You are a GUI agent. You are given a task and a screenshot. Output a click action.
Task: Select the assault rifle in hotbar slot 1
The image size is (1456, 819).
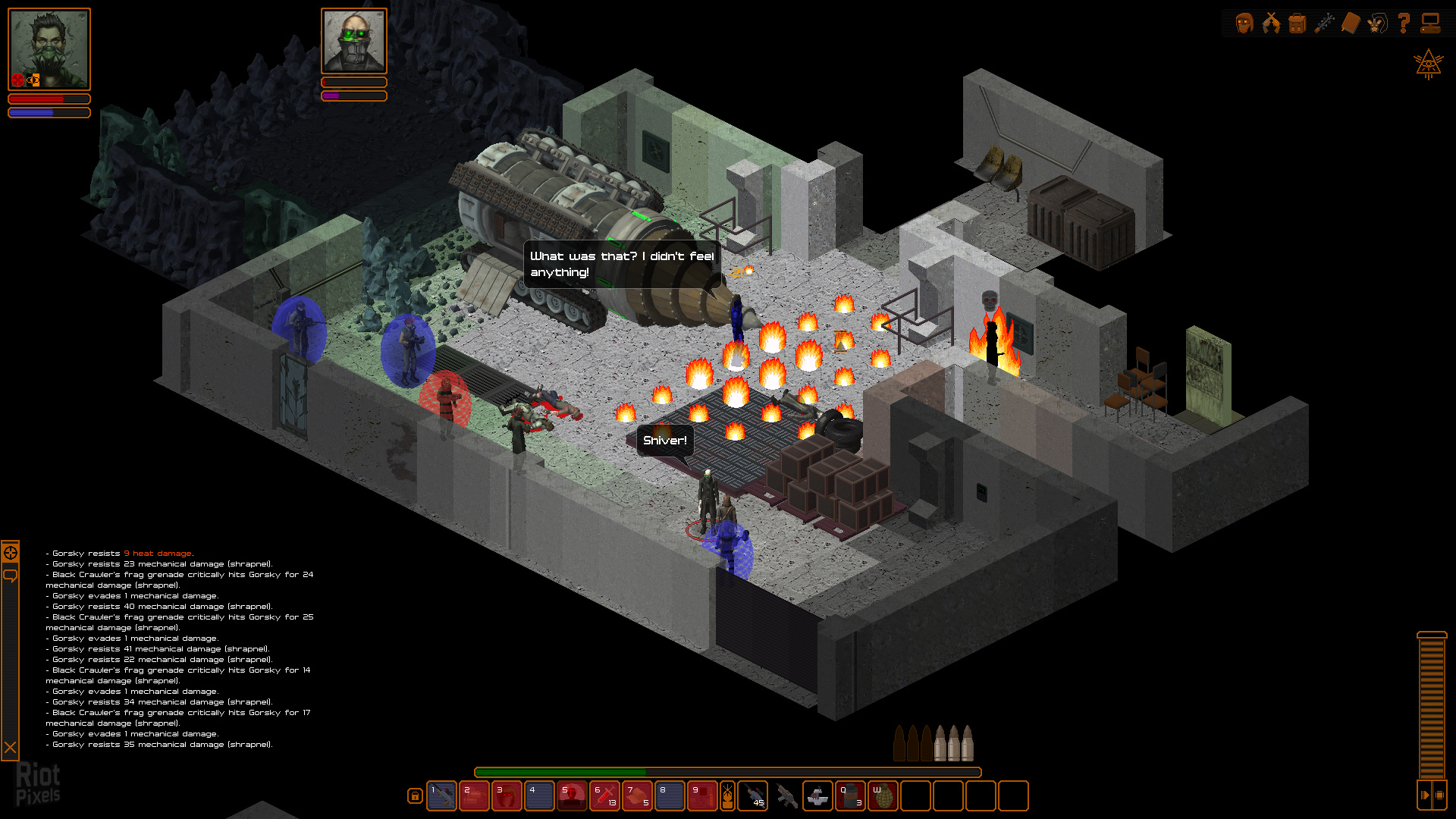coord(443,796)
